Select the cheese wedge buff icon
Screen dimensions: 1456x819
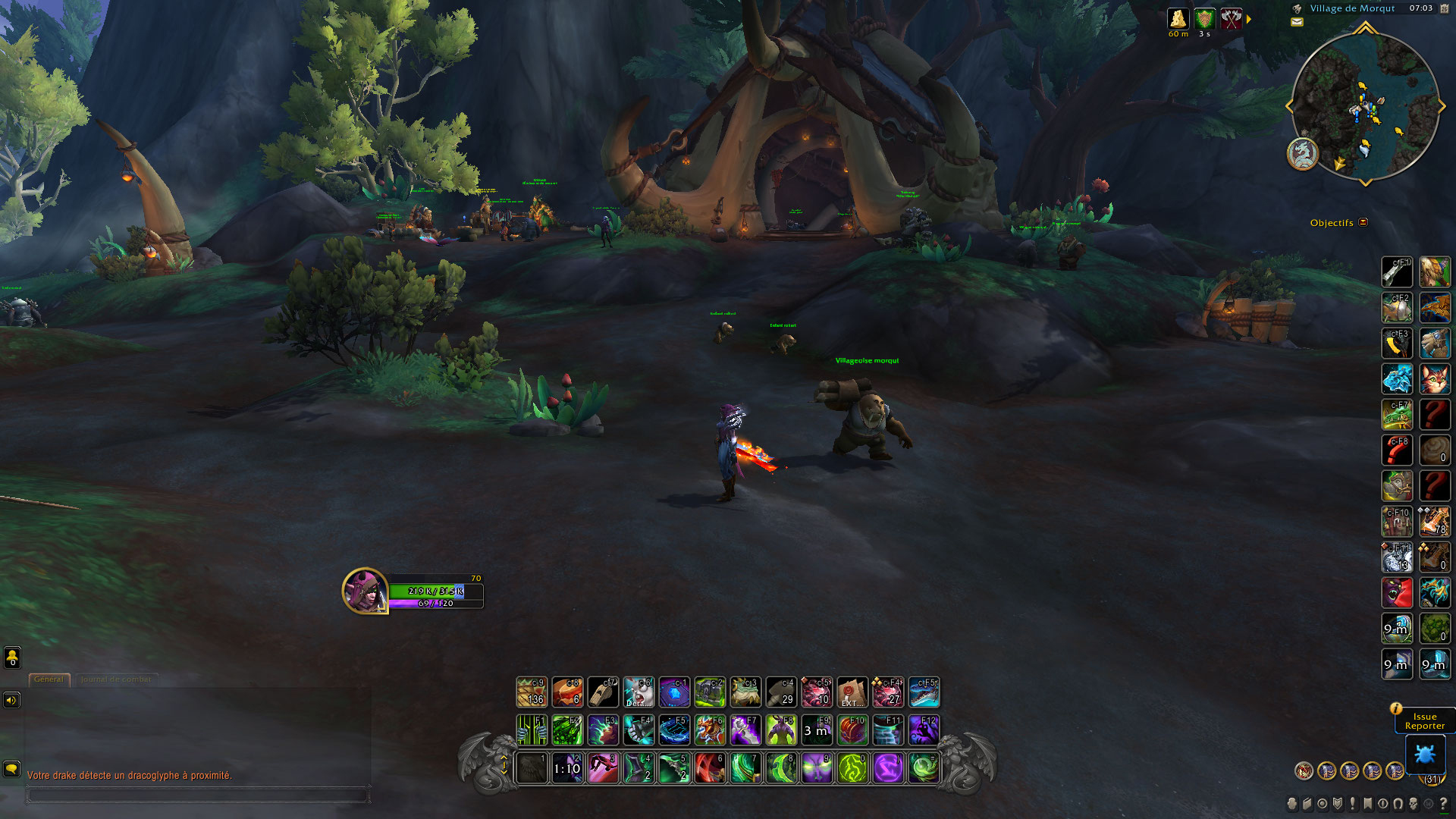(x=1178, y=19)
